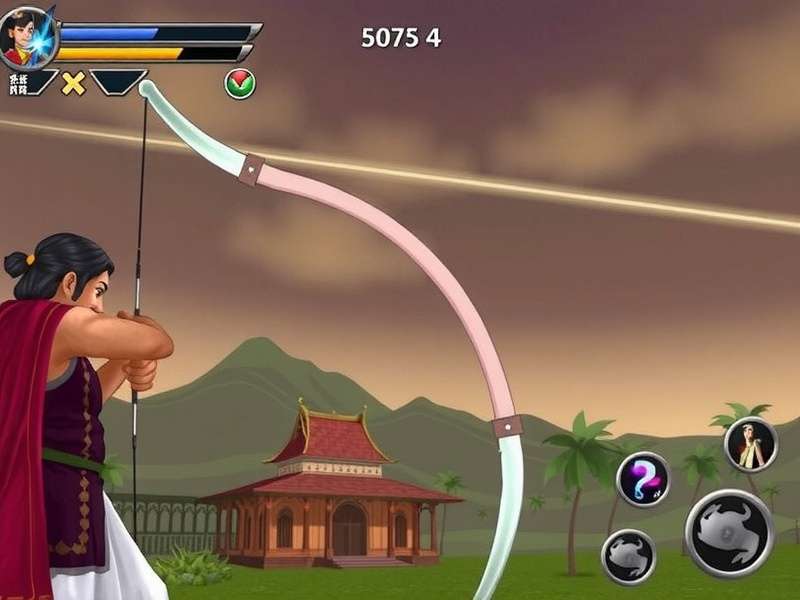This screenshot has height=600, width=800.
Task: Click the yellow X icon below bars
Action: tap(73, 83)
